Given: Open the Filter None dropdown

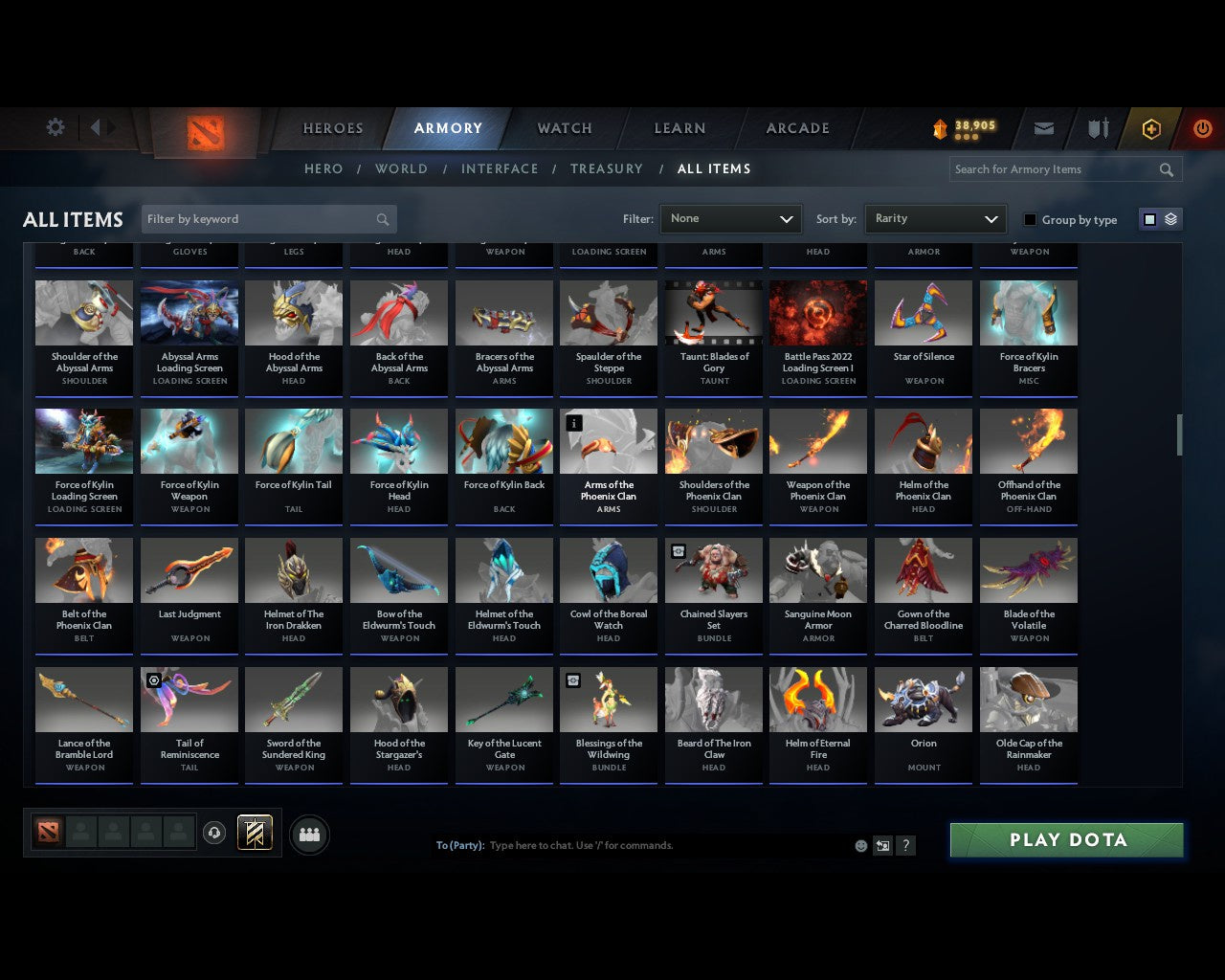Looking at the screenshot, I should 730,218.
